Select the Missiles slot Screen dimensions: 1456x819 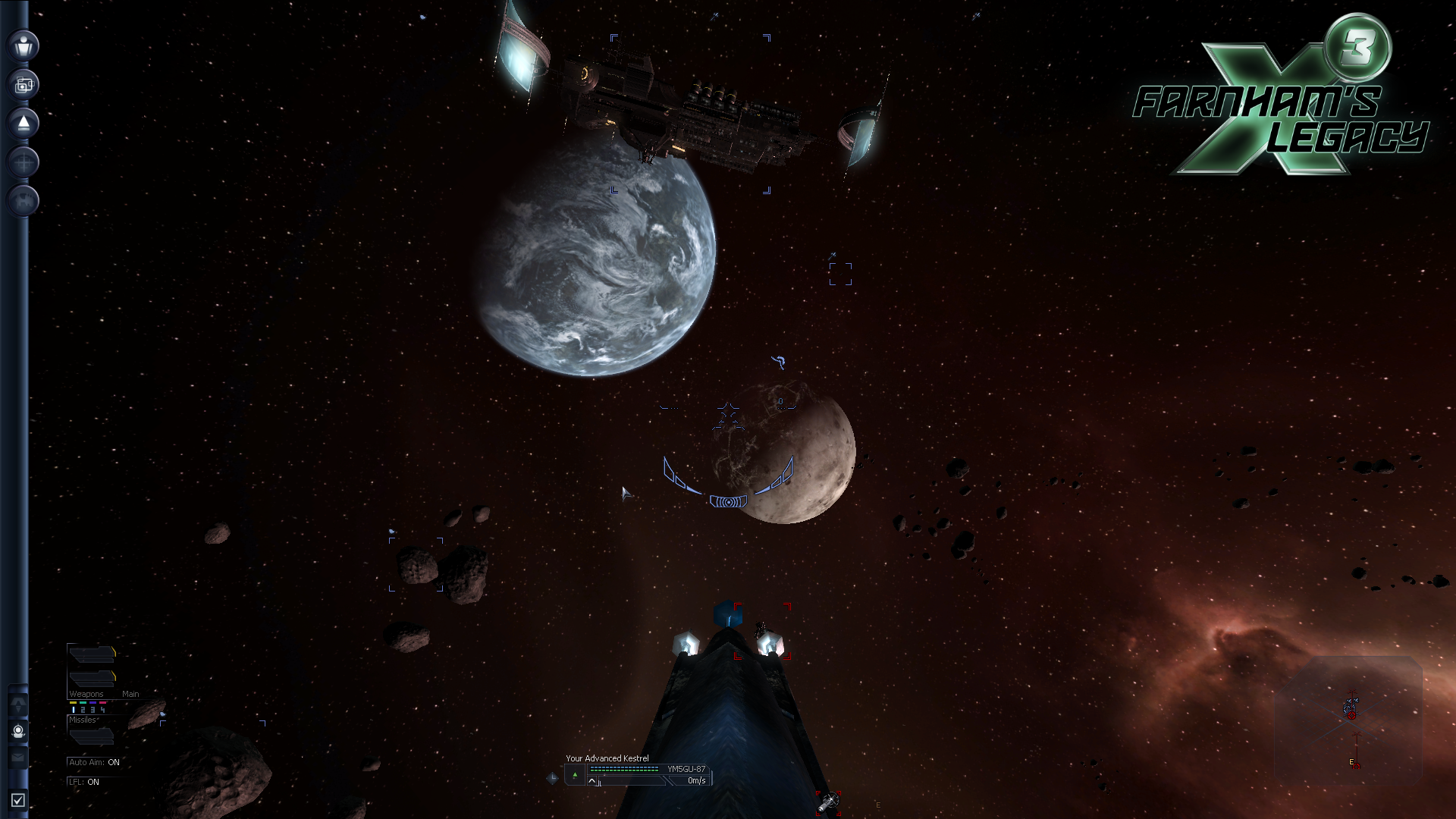click(x=91, y=733)
